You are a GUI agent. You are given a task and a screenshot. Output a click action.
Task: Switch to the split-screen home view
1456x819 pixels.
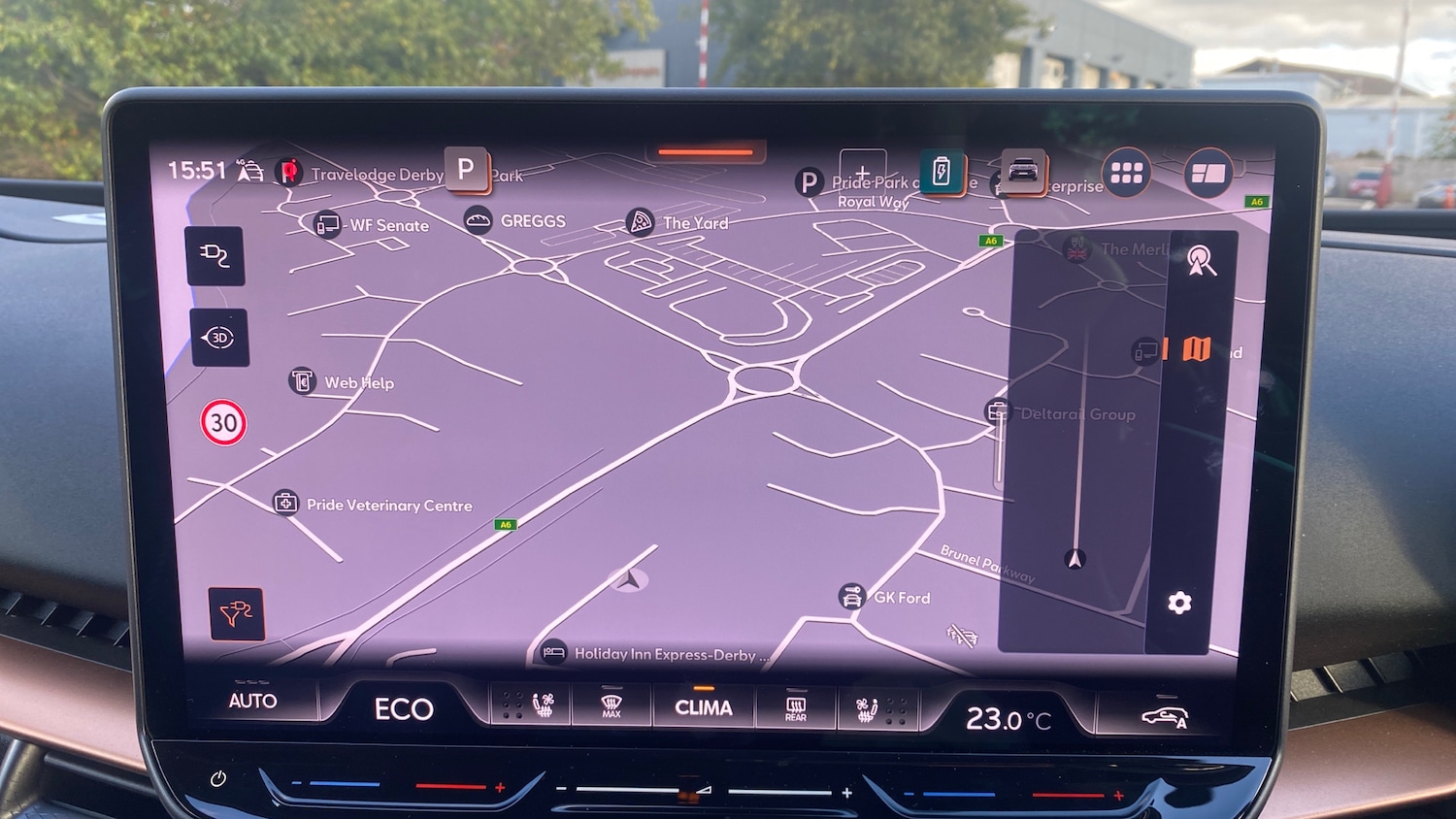tap(1208, 174)
